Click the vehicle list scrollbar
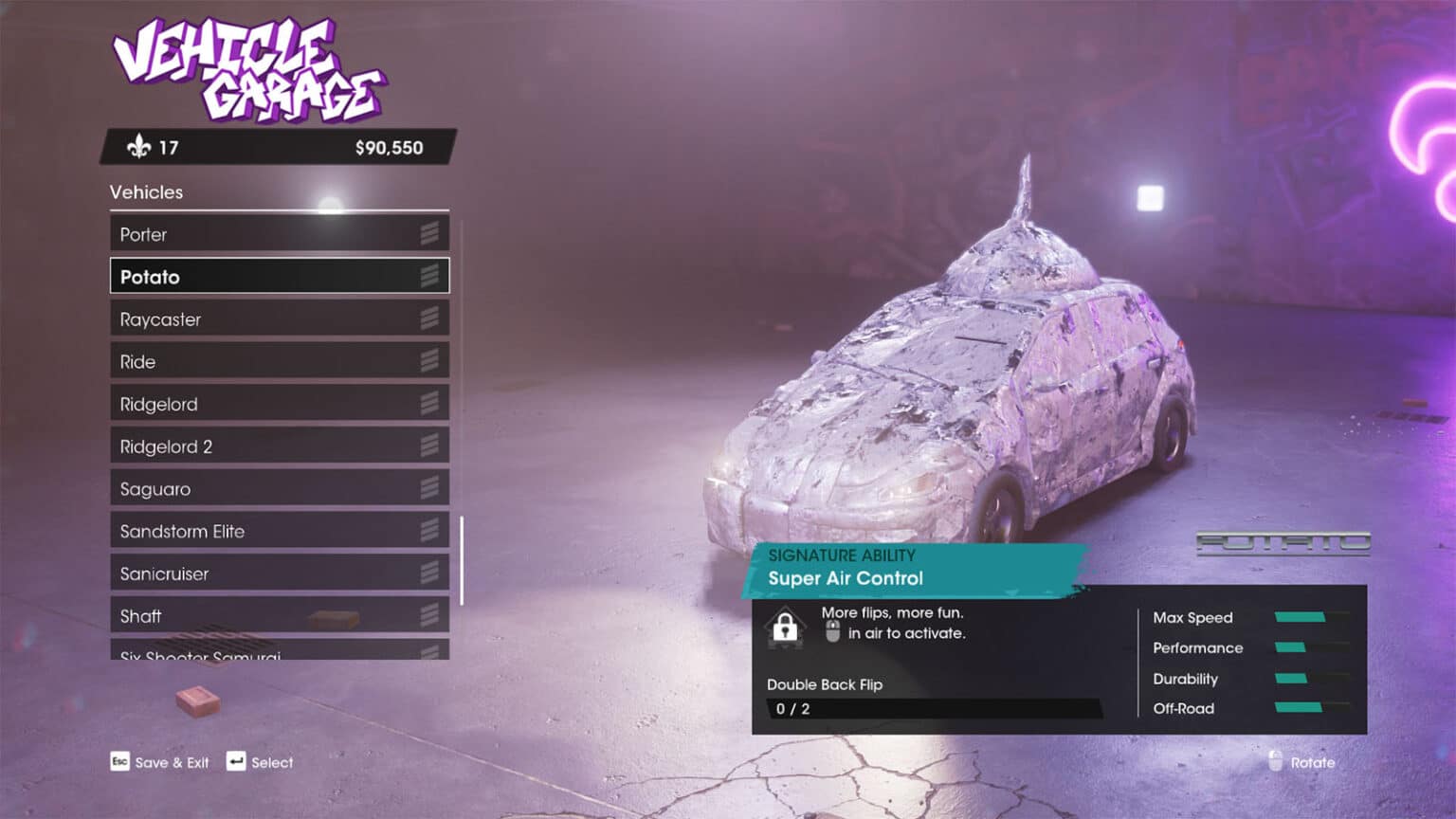 [462, 560]
